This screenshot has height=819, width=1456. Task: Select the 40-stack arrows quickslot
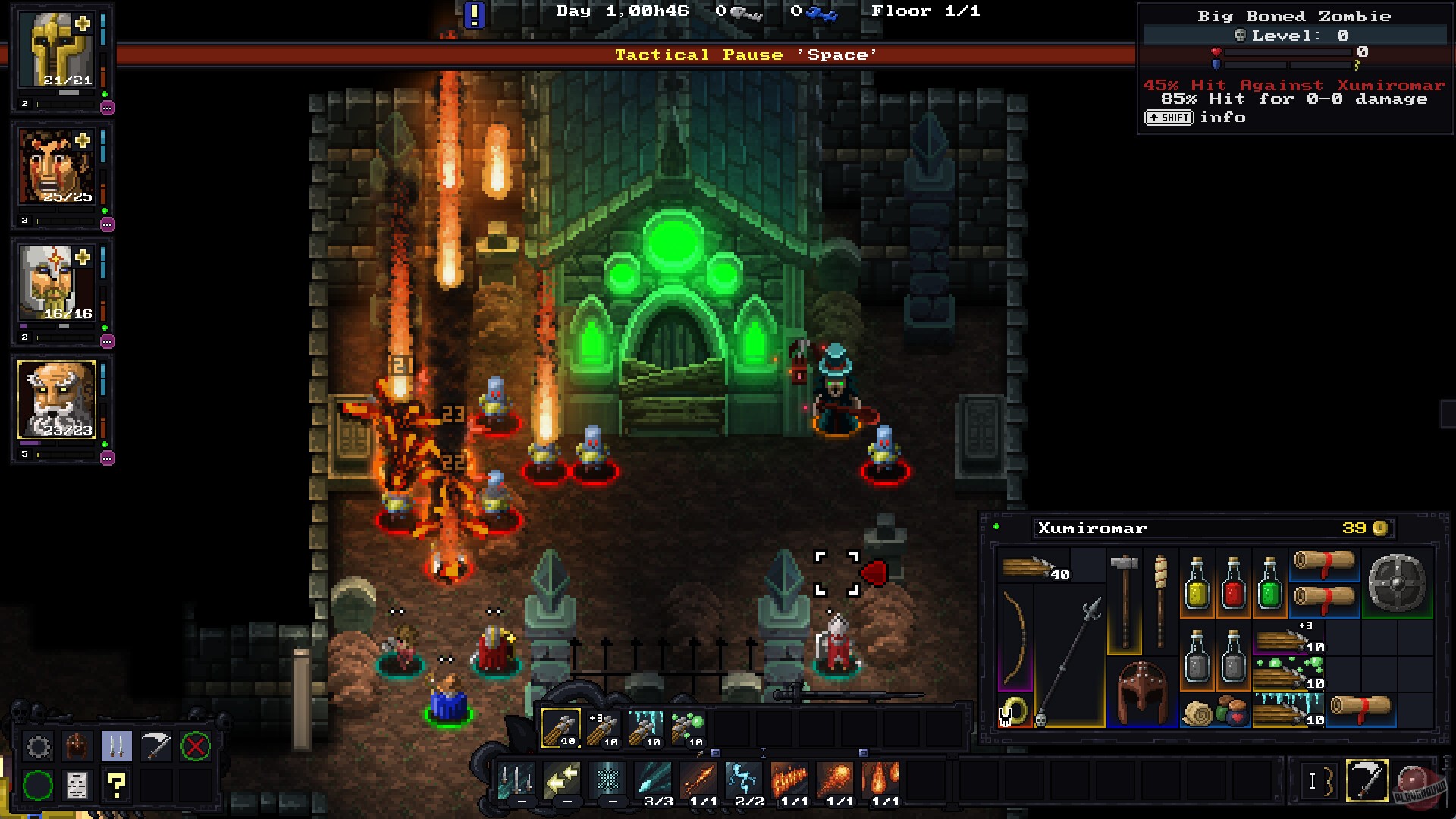coord(562,729)
